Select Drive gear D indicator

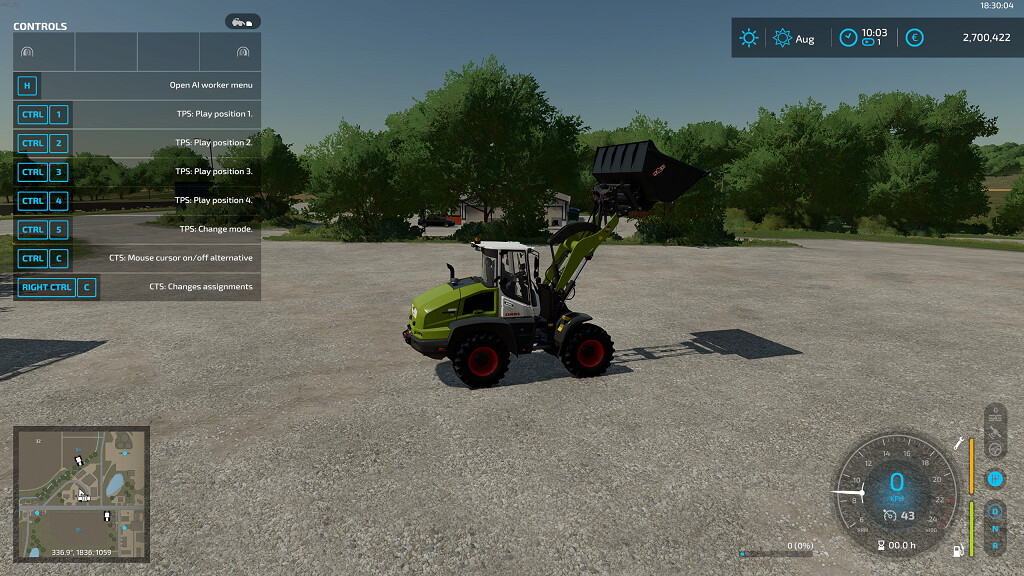(995, 512)
